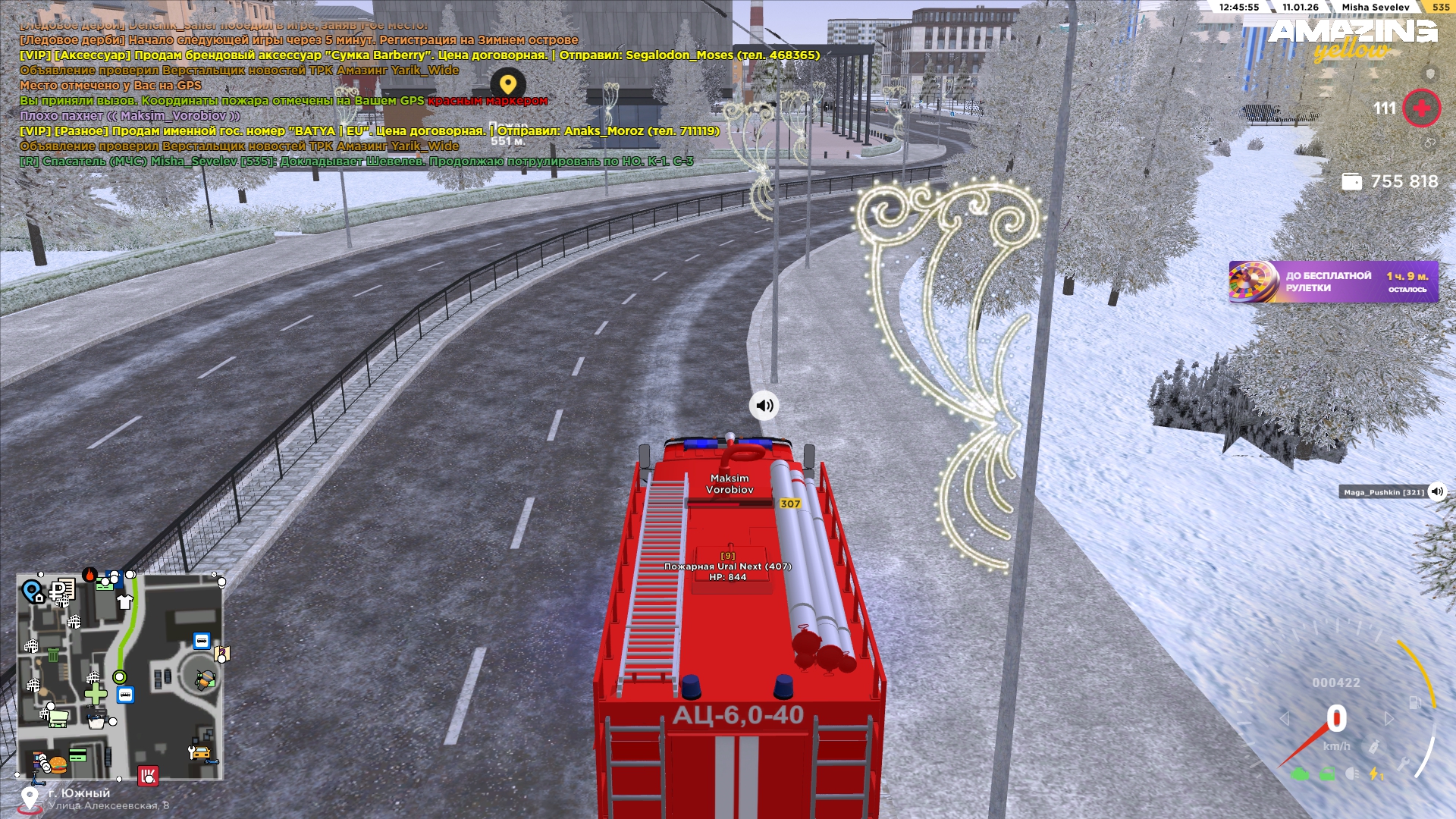Click the minimap in the corner
This screenshot has width=1456, height=819.
[x=121, y=677]
